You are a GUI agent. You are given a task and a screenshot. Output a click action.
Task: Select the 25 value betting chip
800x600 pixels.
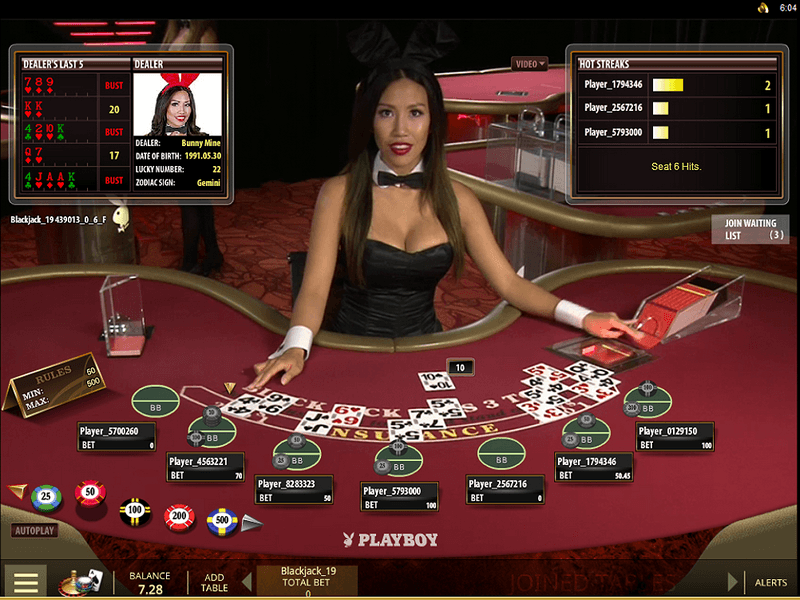(46, 496)
